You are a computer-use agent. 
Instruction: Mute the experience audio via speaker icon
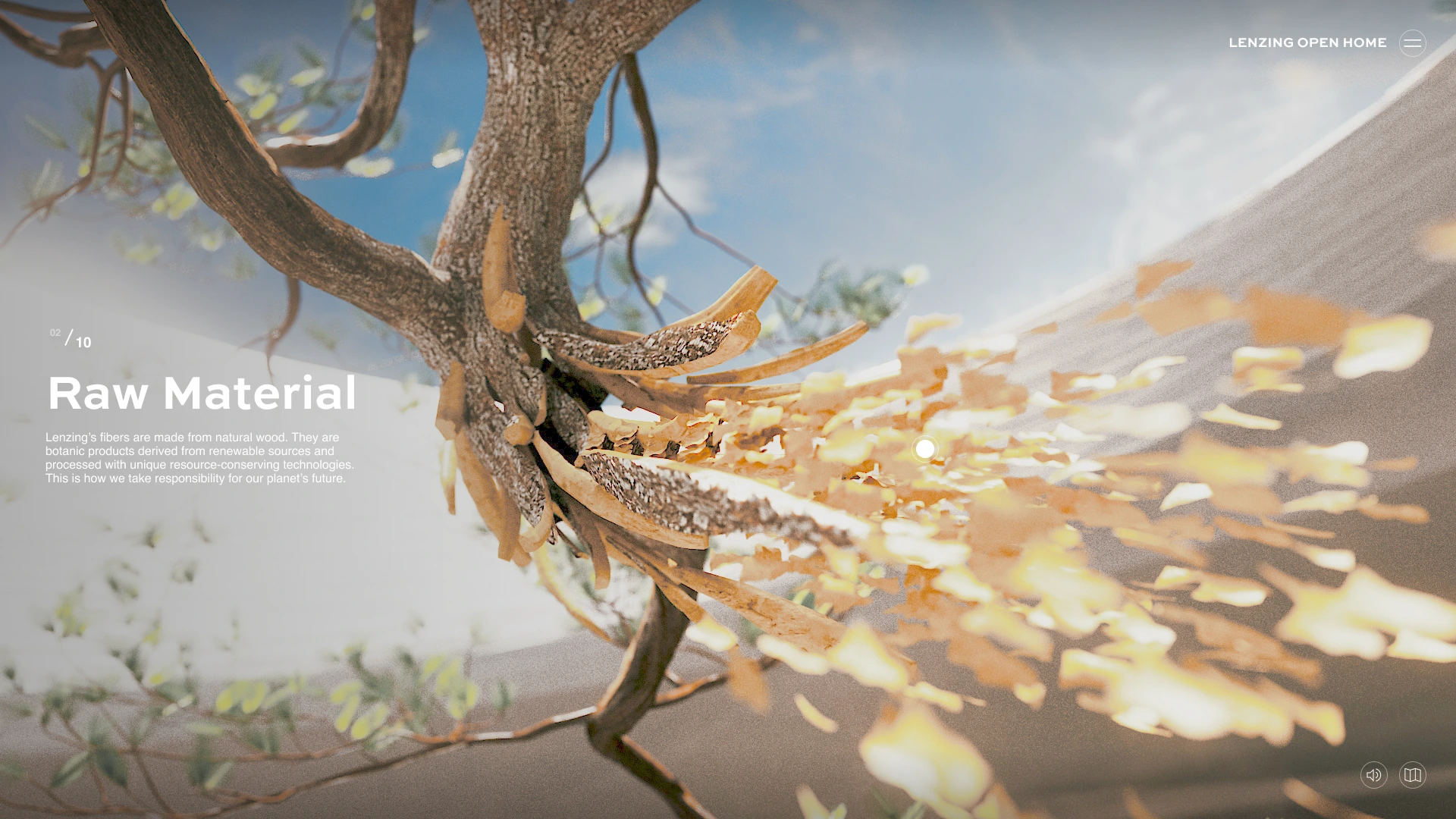[x=1374, y=775]
